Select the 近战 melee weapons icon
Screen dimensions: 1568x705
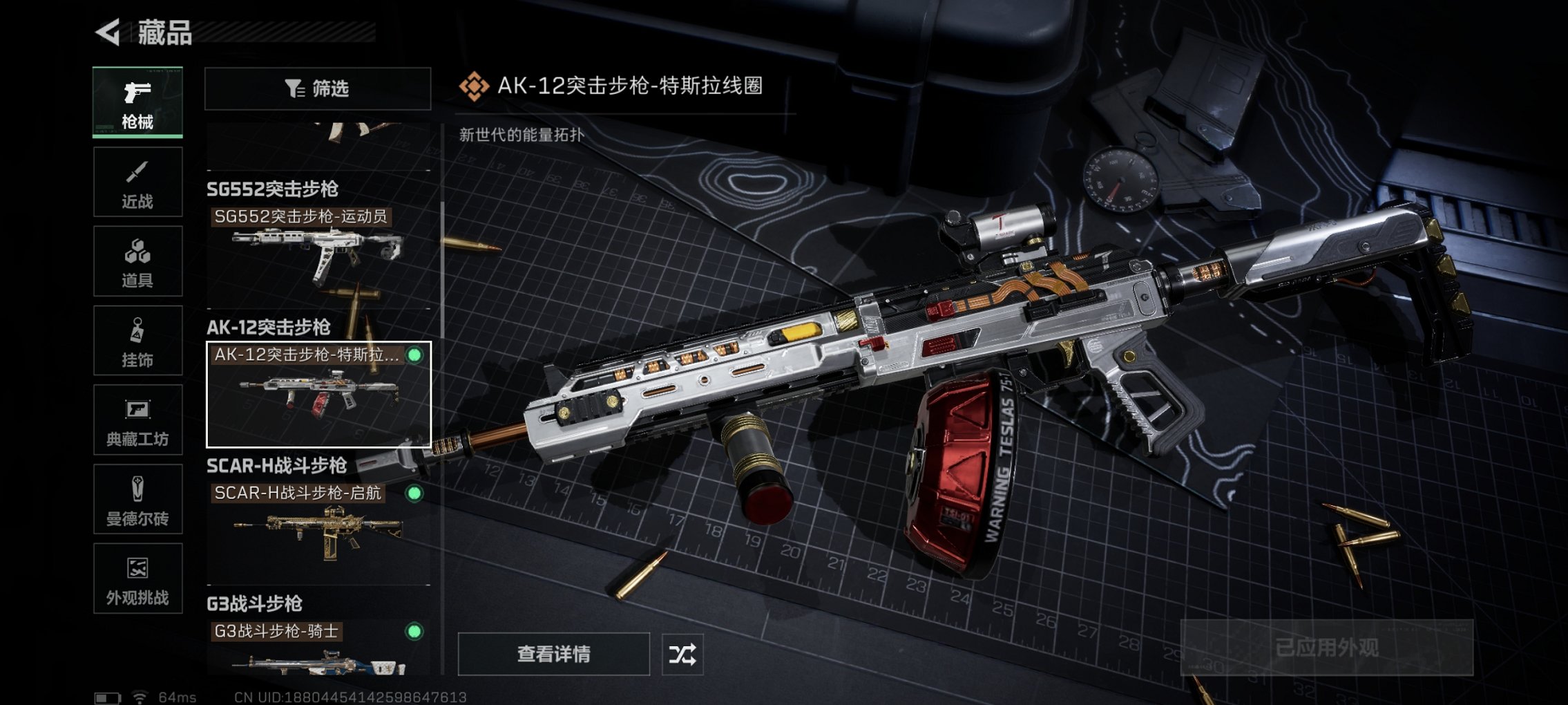coord(137,181)
